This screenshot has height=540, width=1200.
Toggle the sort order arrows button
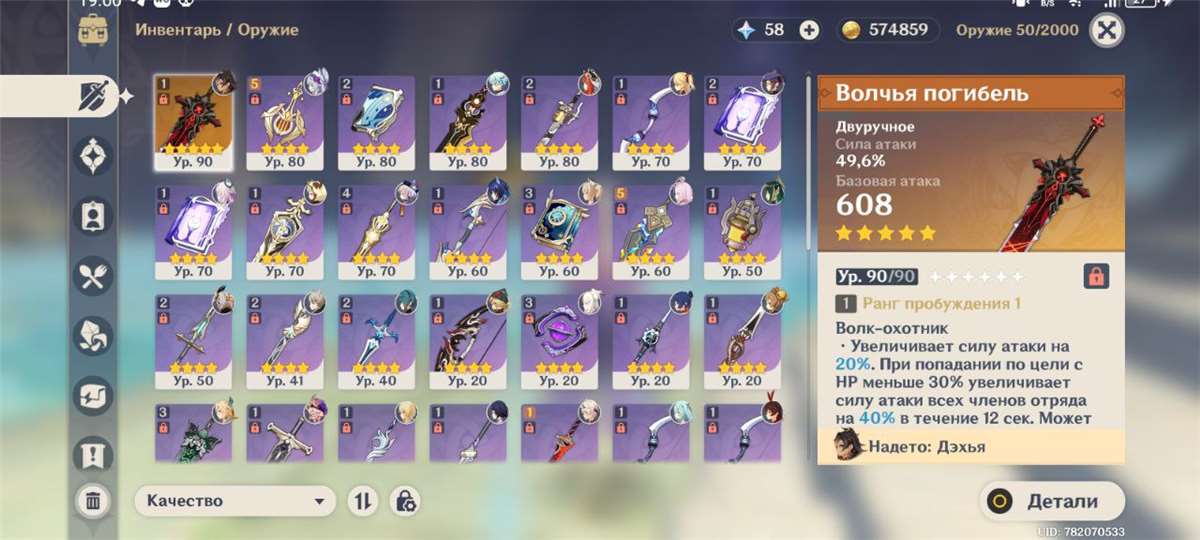tap(362, 501)
